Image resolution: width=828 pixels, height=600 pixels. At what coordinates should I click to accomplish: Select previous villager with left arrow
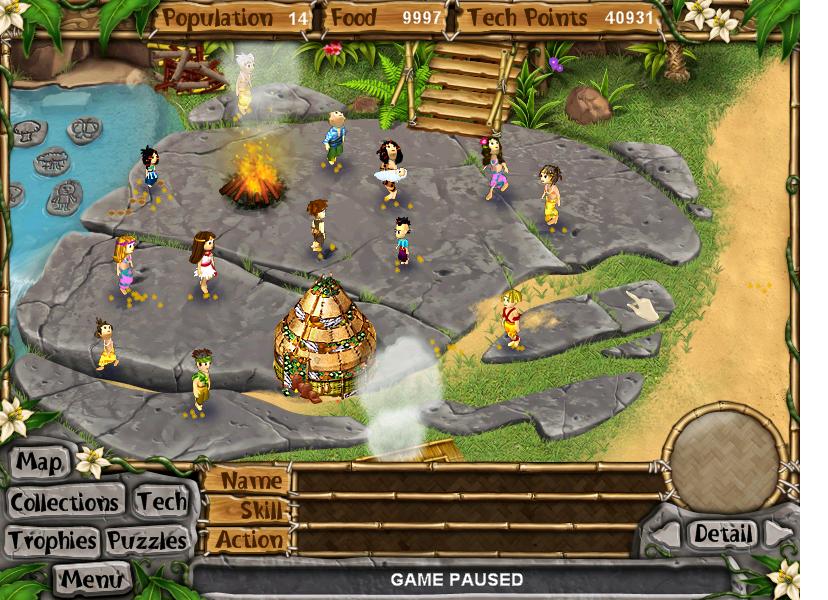coord(668,535)
